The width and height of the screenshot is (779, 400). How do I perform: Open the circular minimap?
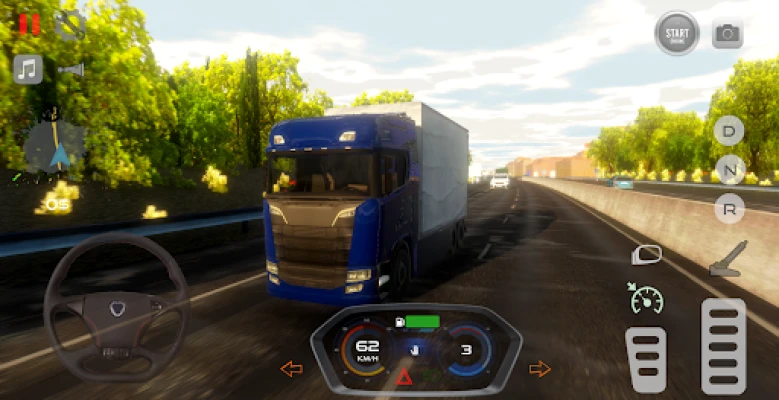pyautogui.click(x=53, y=146)
